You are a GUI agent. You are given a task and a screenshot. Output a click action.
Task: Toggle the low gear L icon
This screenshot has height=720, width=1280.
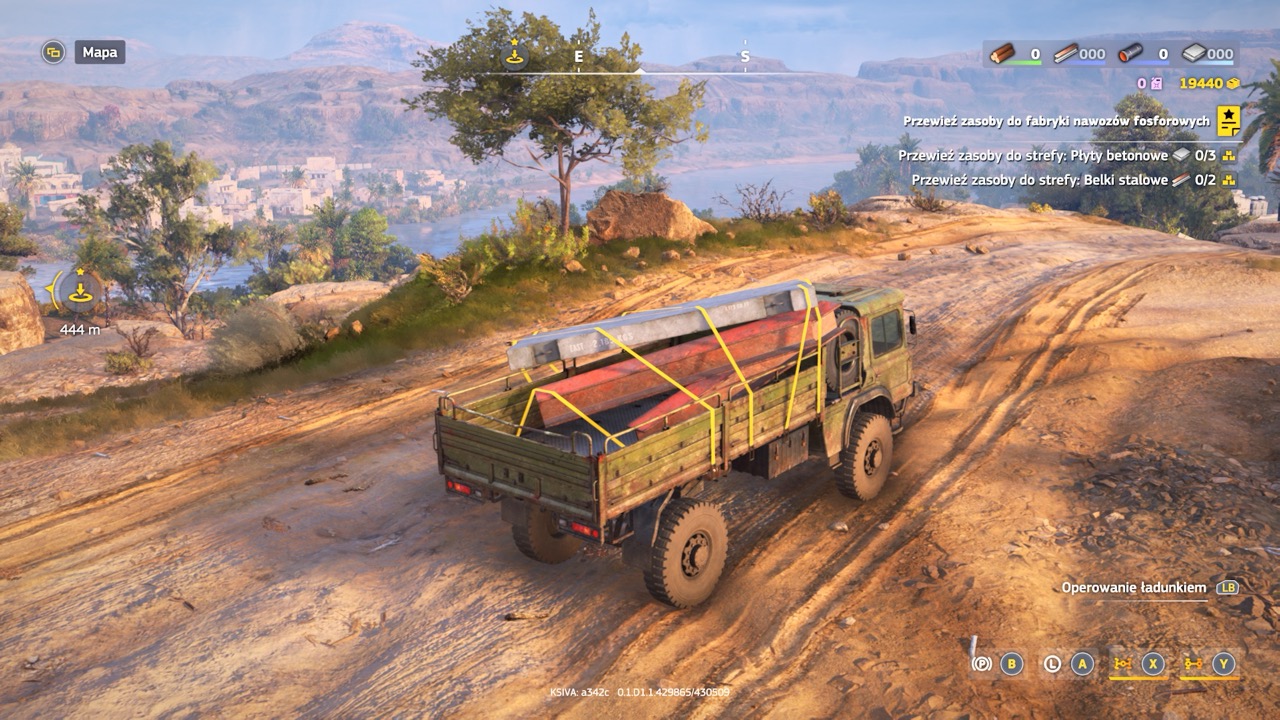tap(1052, 663)
